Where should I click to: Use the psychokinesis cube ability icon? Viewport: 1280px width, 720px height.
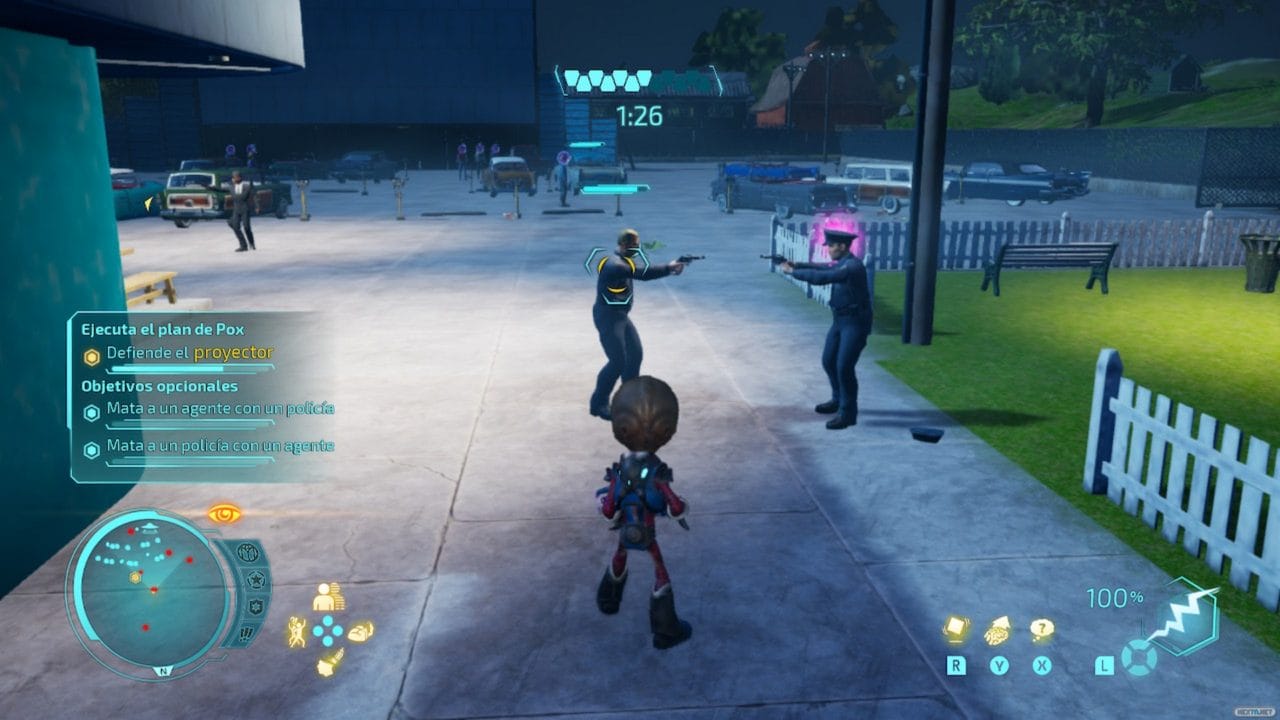(x=956, y=629)
